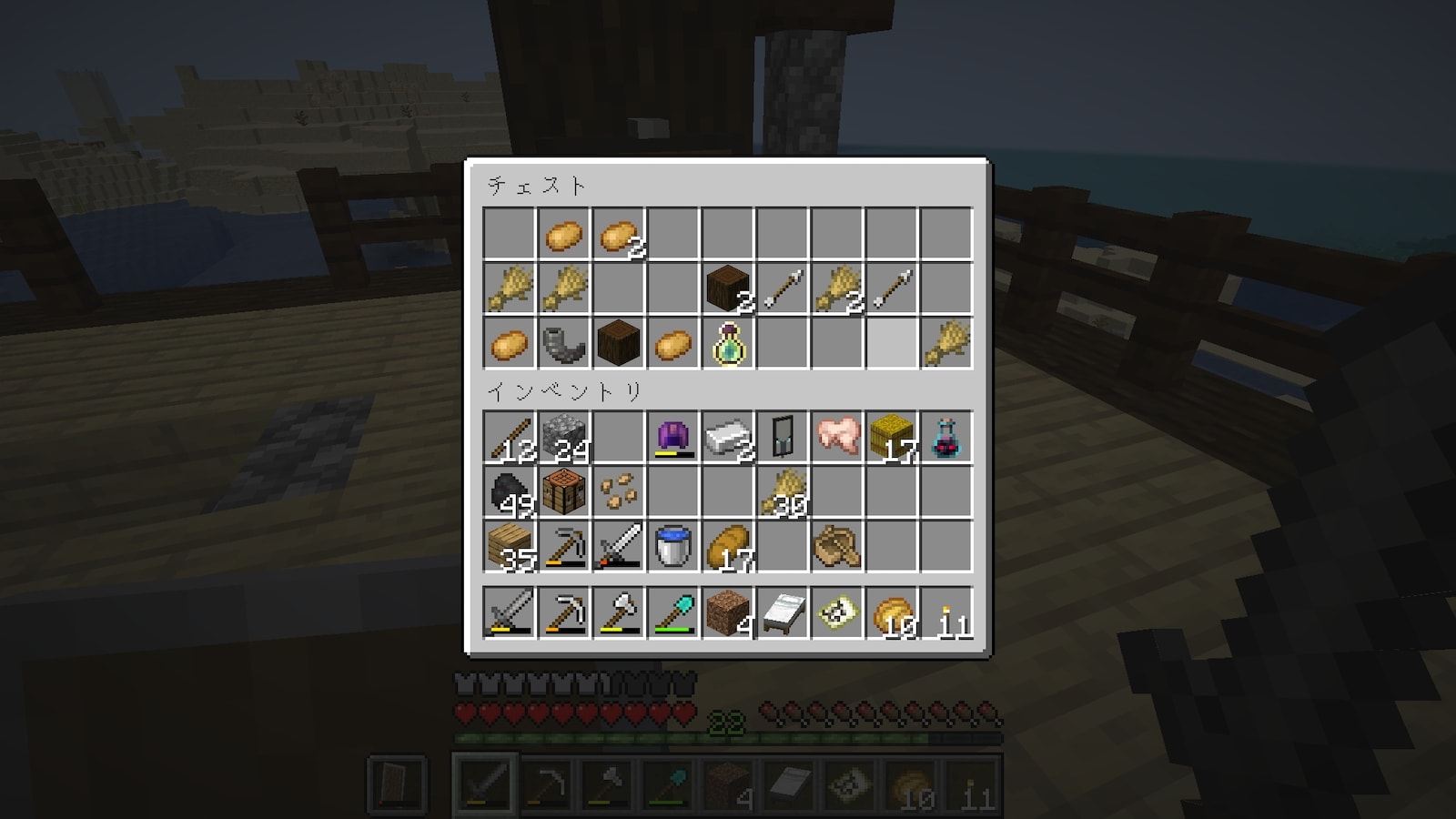Select the stack of 12 sticks
Screen dimensions: 1456x819
[x=509, y=437]
